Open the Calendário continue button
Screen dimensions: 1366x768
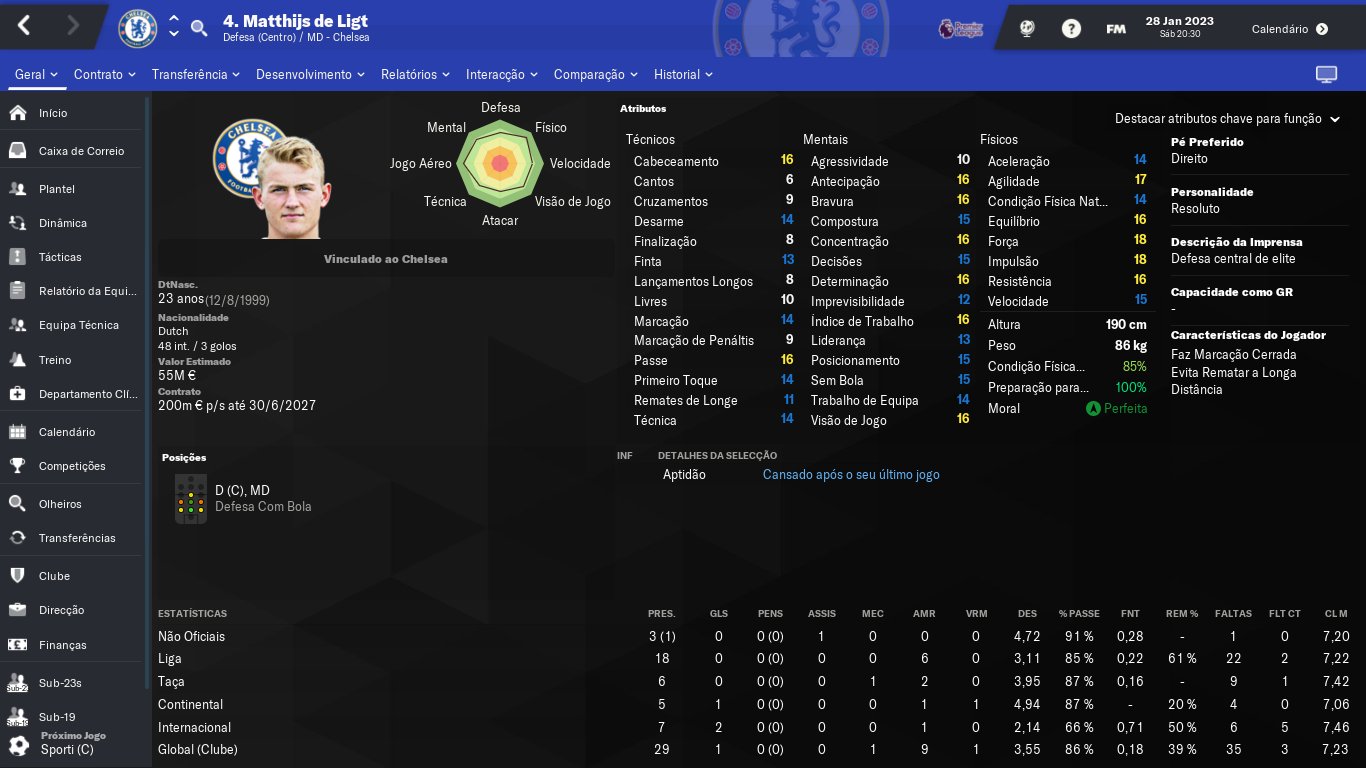pos(1289,29)
